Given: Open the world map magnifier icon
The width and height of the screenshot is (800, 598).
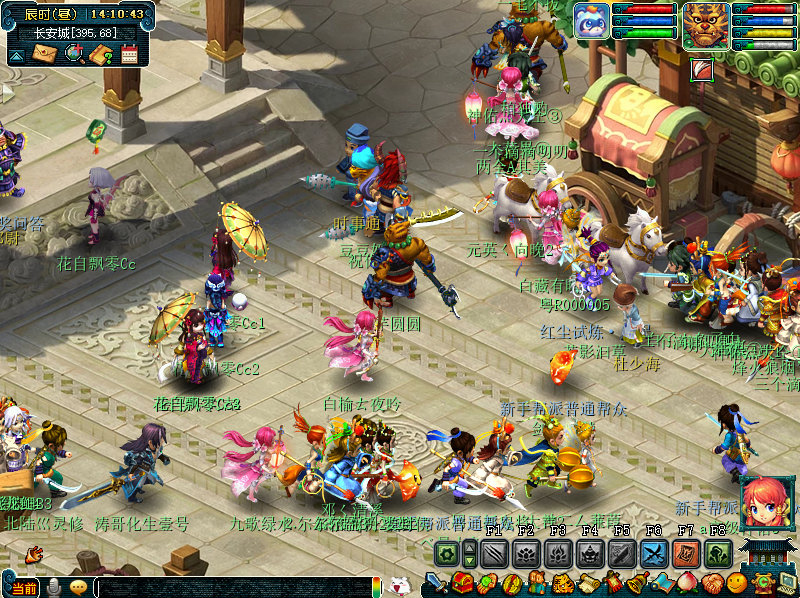Looking at the screenshot, I should (x=73, y=54).
